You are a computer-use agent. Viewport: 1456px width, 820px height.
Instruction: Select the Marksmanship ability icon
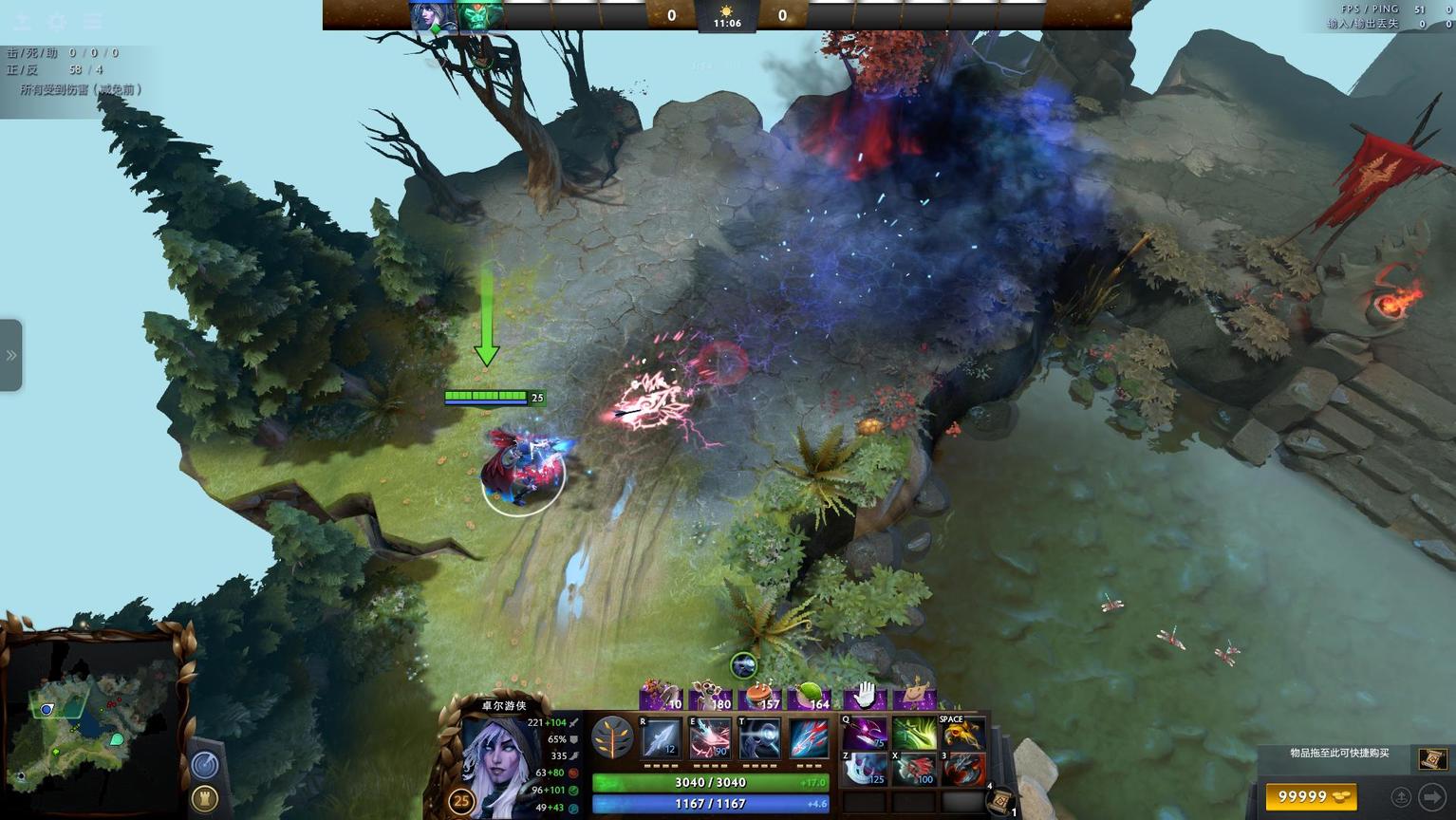click(x=809, y=737)
